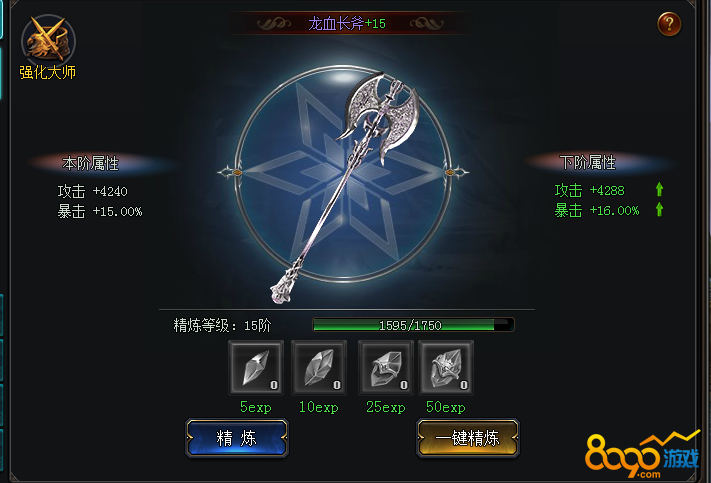
Task: Pick the 25exp refining stone slot
Action: click(x=385, y=368)
